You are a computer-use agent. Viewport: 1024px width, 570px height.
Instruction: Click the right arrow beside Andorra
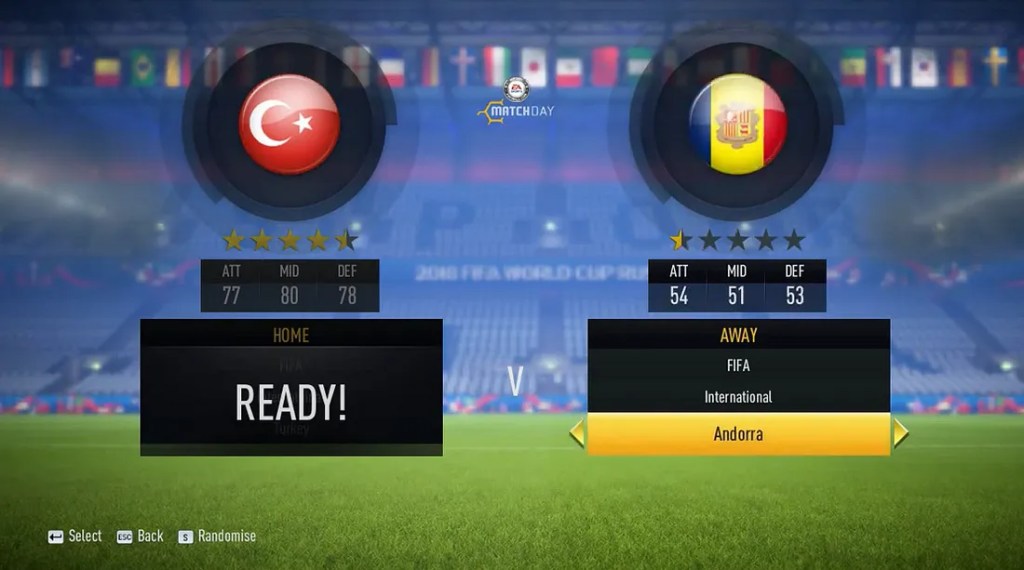(900, 434)
